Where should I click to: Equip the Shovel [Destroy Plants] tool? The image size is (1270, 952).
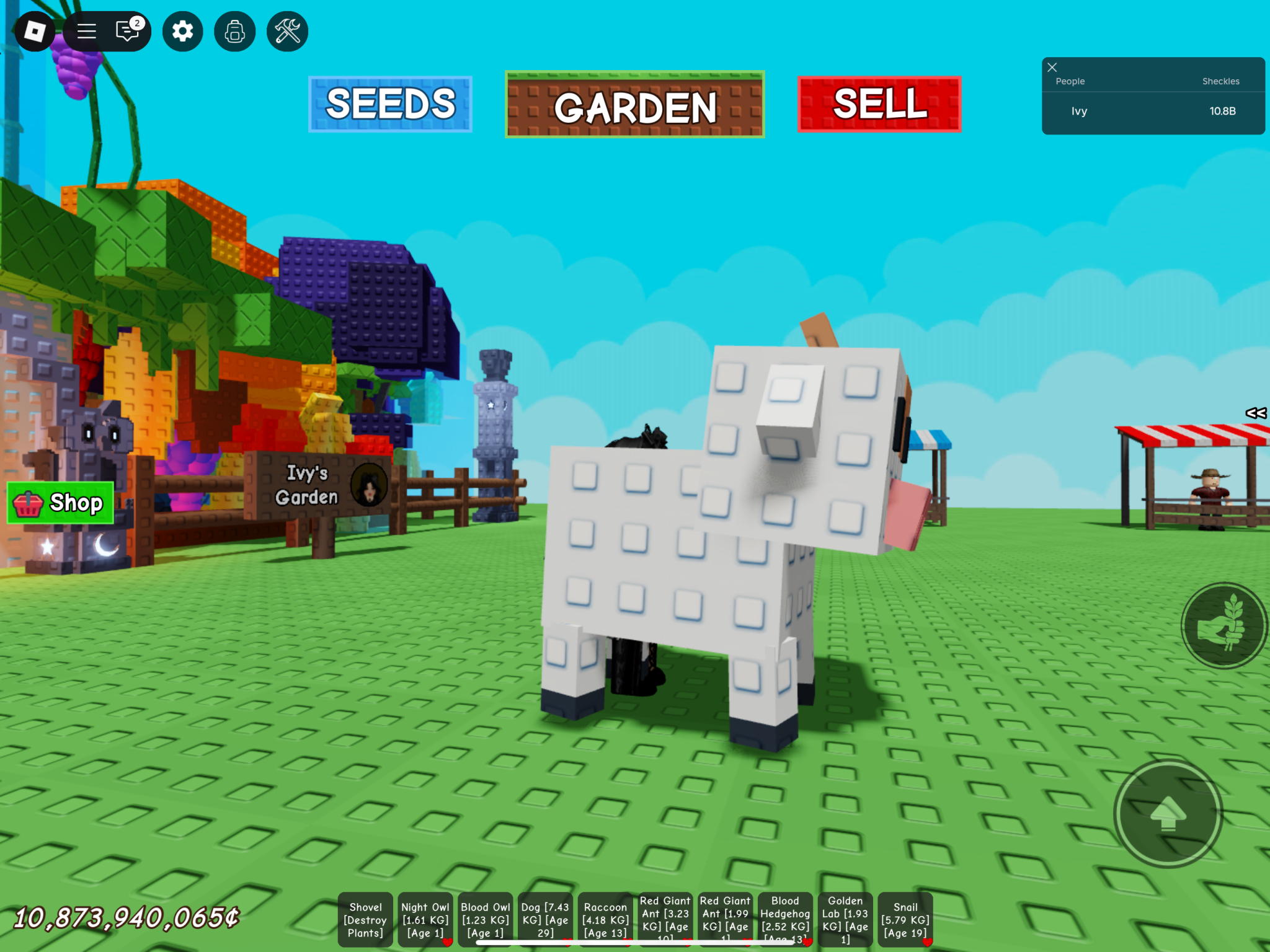365,920
